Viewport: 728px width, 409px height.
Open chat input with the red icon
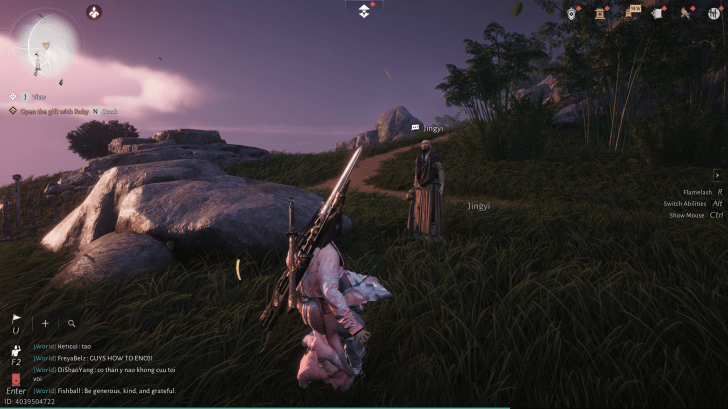point(16,379)
